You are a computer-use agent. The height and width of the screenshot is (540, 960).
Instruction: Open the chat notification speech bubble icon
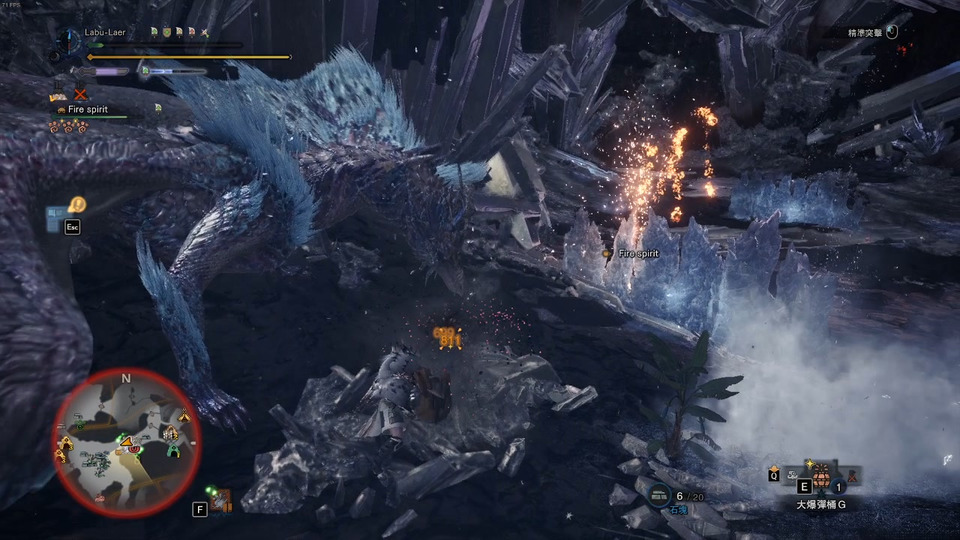77,204
